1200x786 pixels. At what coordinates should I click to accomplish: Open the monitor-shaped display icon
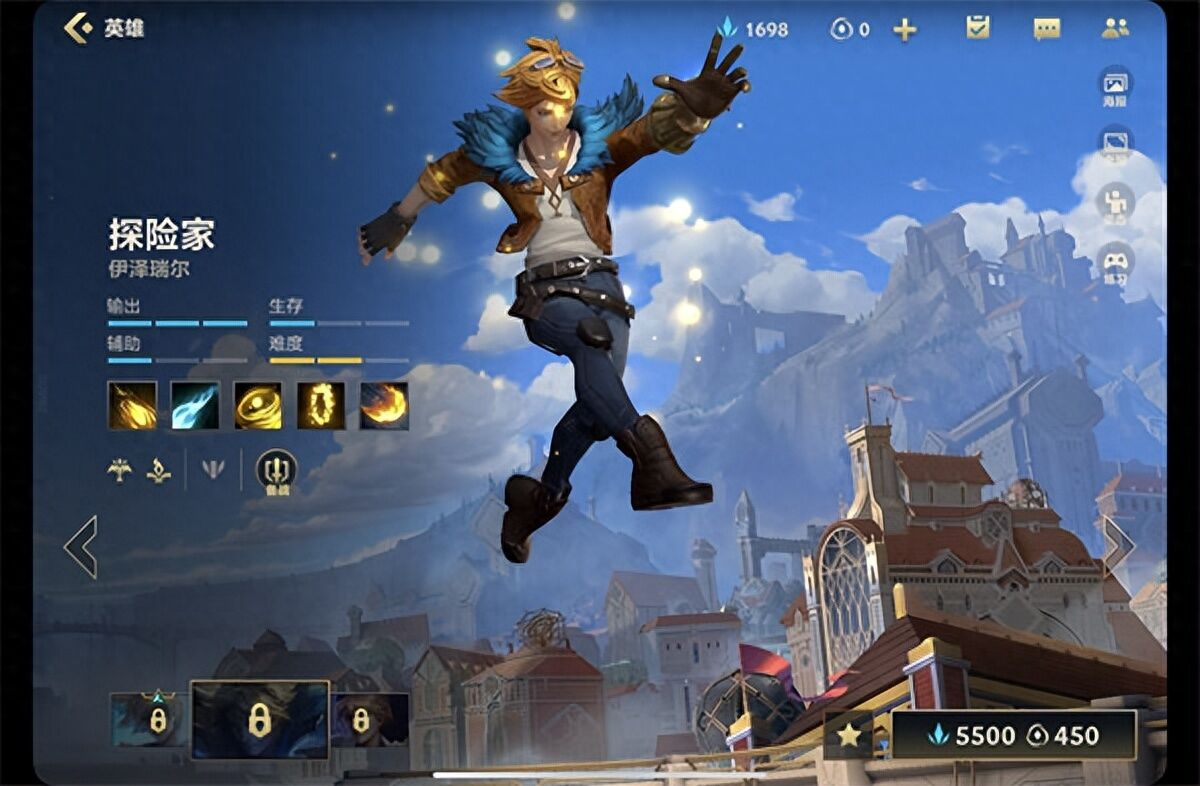pyautogui.click(x=1115, y=144)
